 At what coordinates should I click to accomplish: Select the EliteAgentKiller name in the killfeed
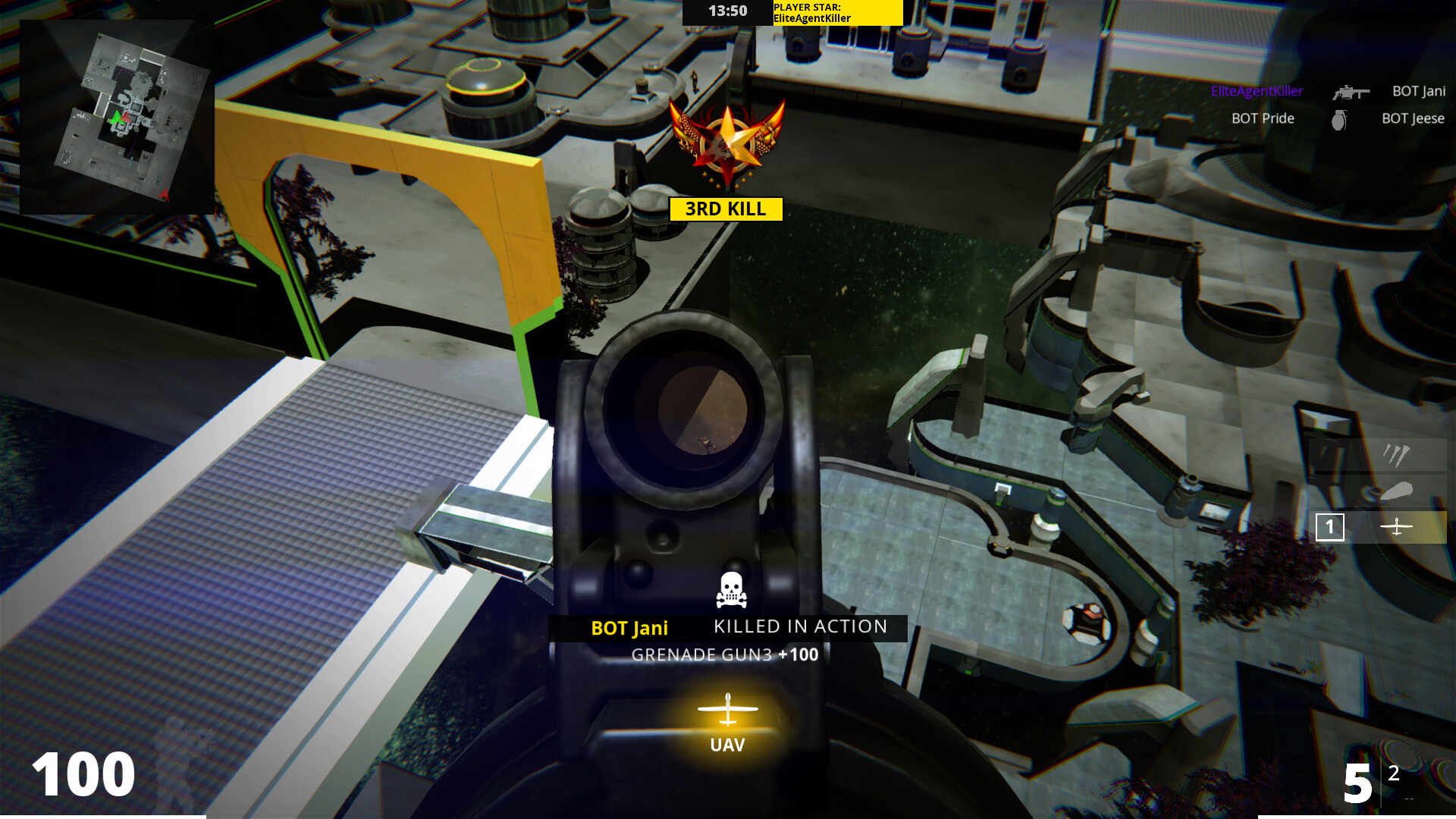(x=1257, y=91)
